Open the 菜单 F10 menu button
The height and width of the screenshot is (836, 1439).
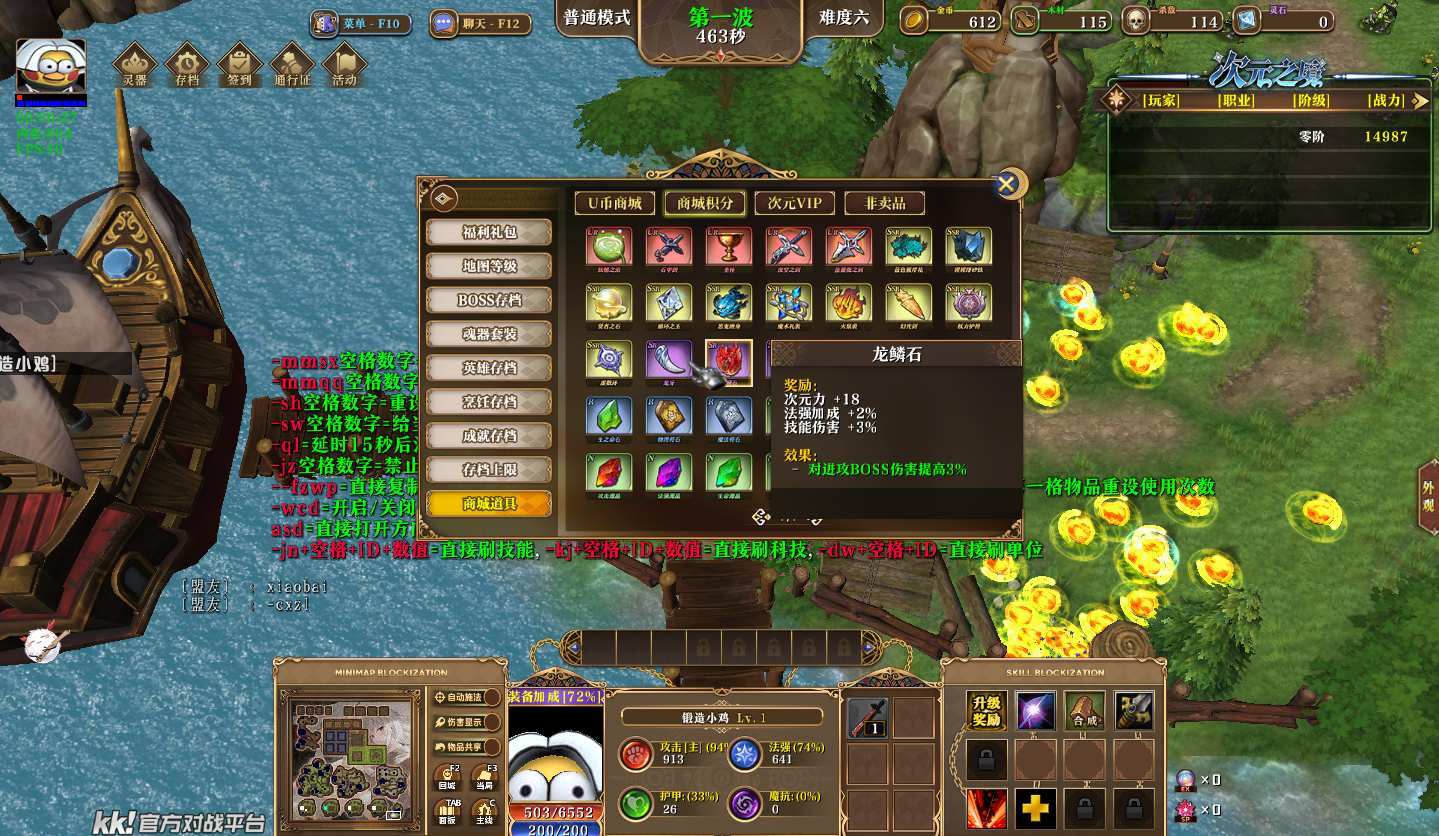tap(361, 23)
